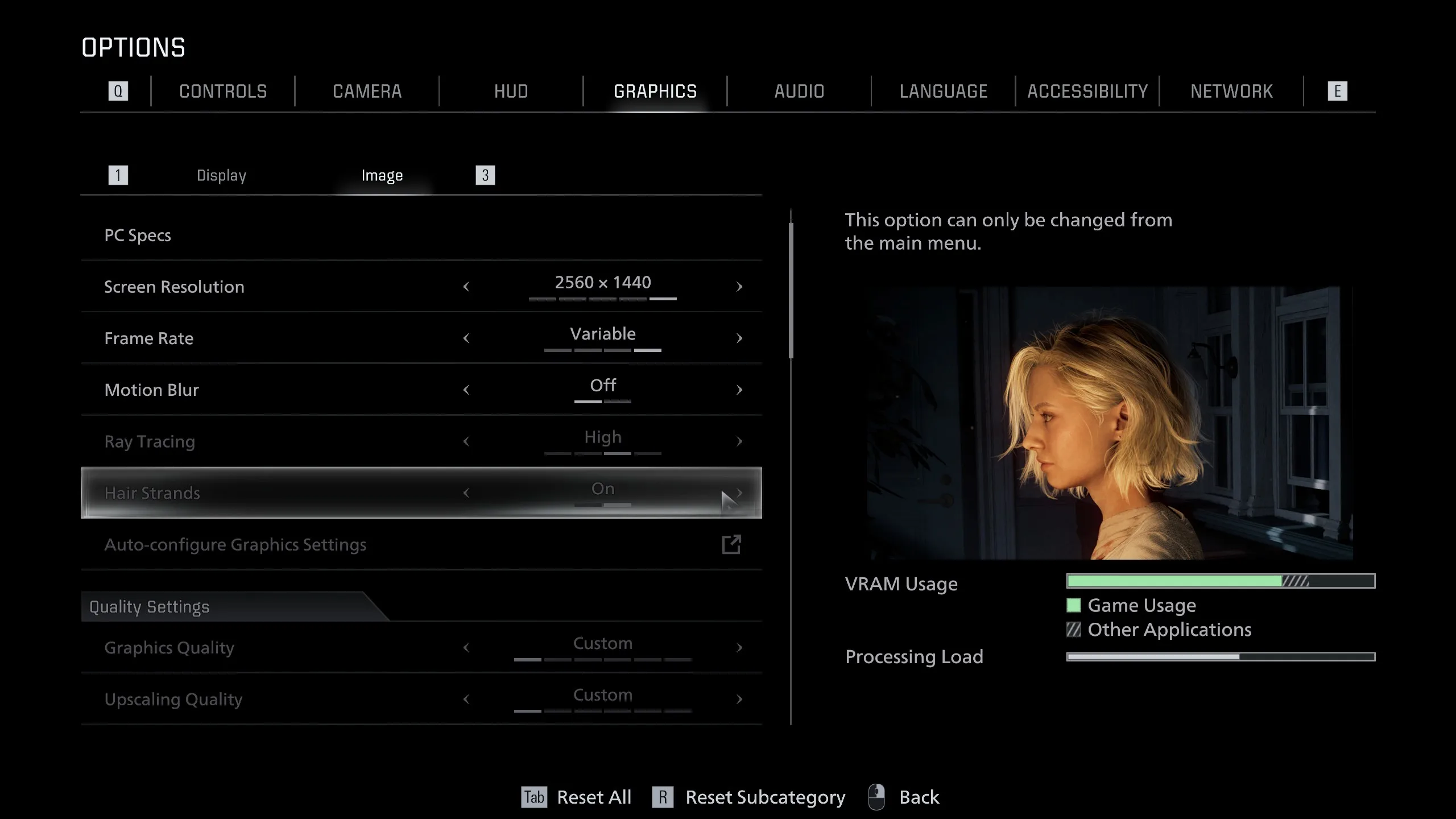Image resolution: width=1456 pixels, height=819 pixels.
Task: Click the Q key tab-switch icon
Action: pos(118,90)
